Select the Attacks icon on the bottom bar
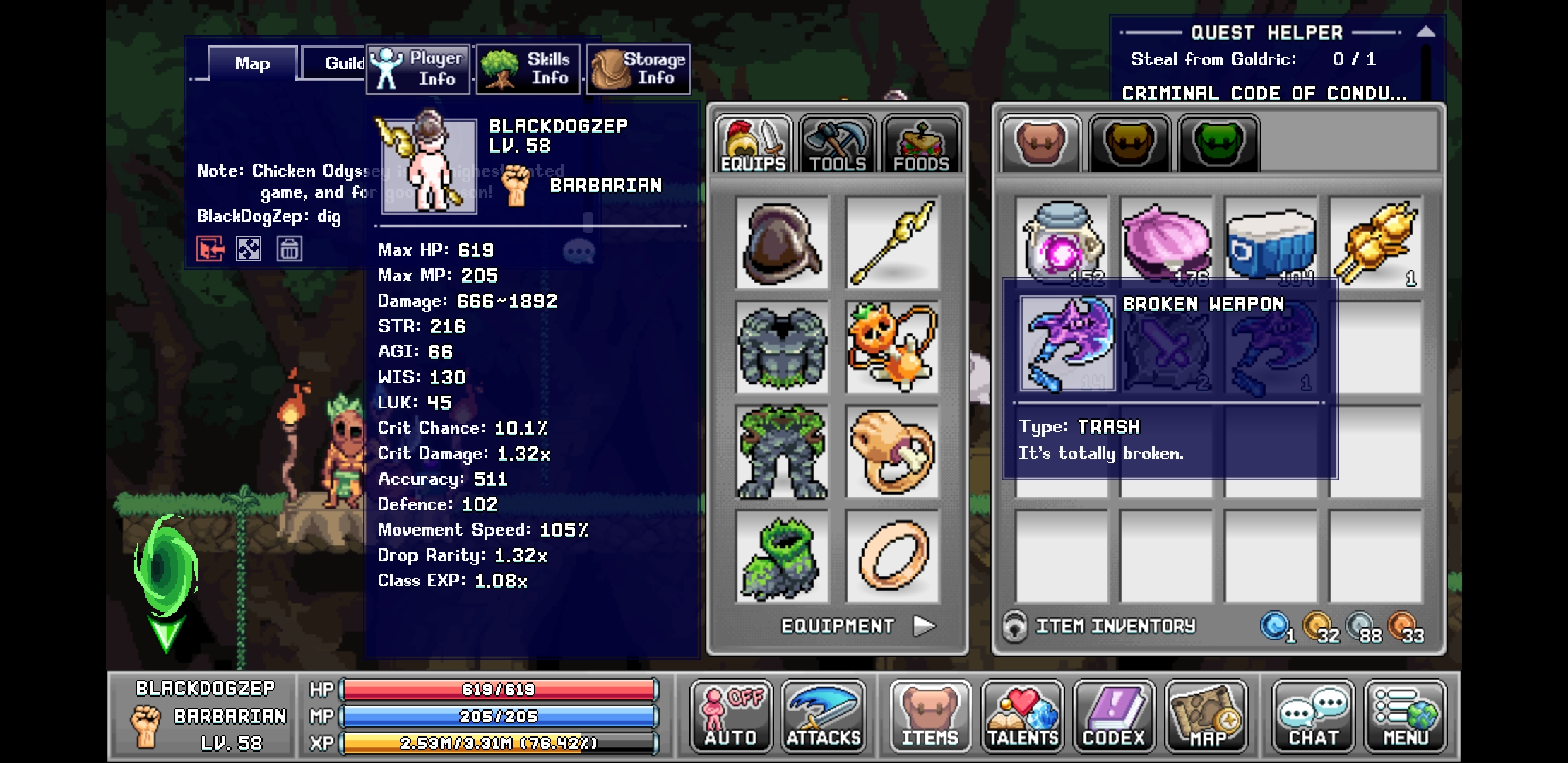1568x763 pixels. (x=824, y=717)
